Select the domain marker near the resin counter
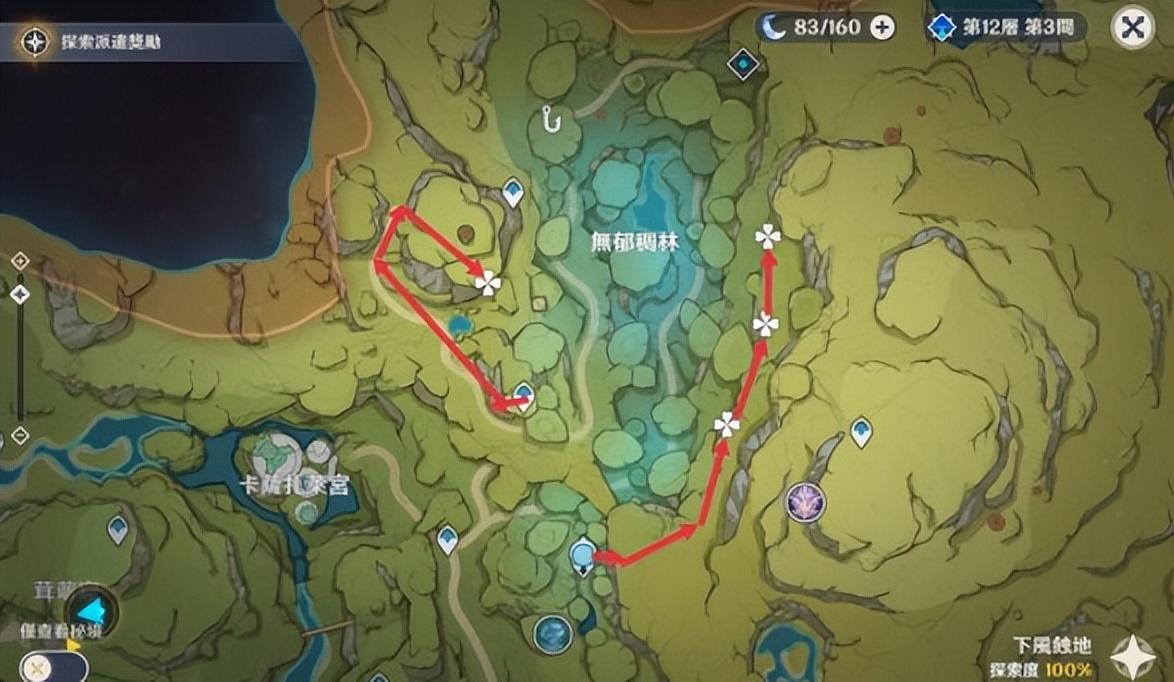Screen dimensions: 1174x682 pos(743,64)
